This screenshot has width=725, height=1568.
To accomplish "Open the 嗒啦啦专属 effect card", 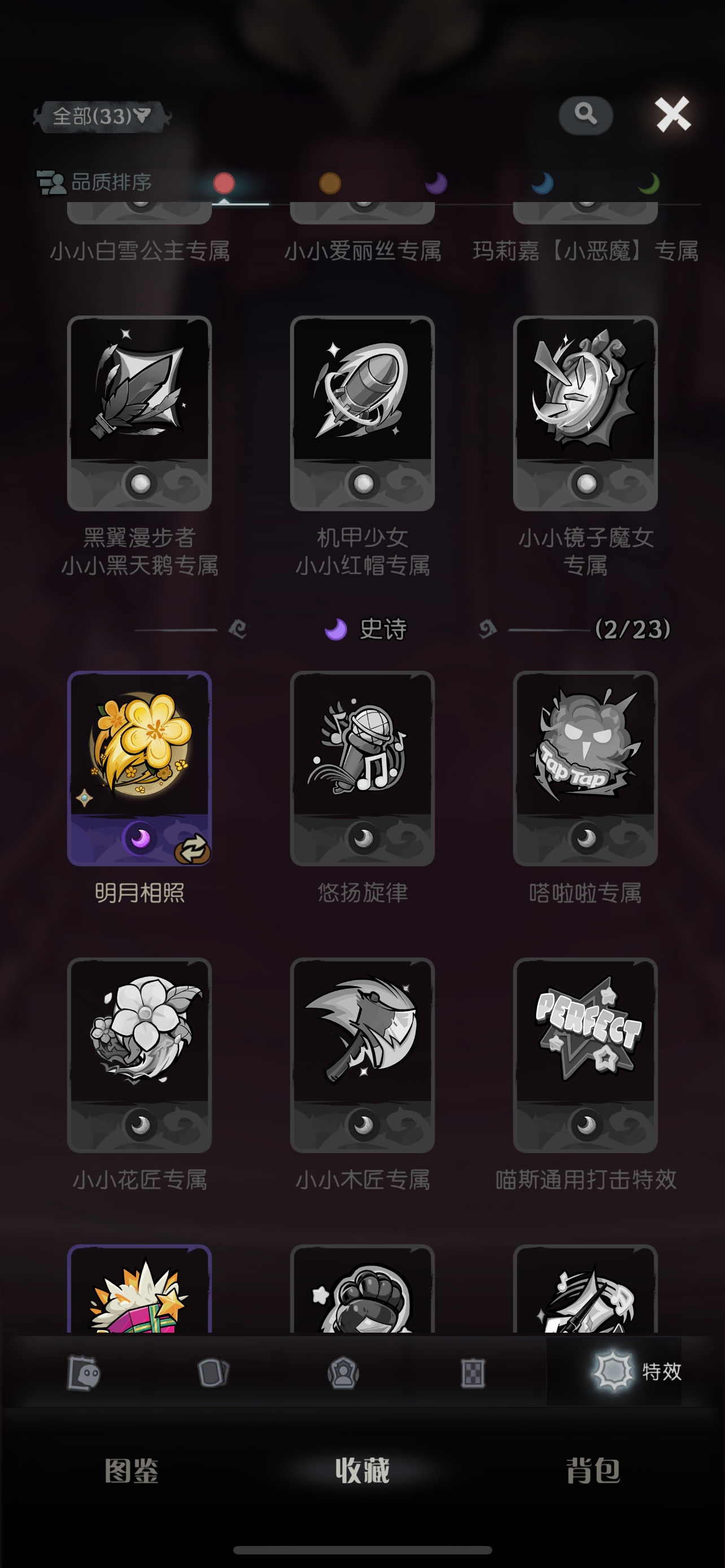I will (585, 768).
